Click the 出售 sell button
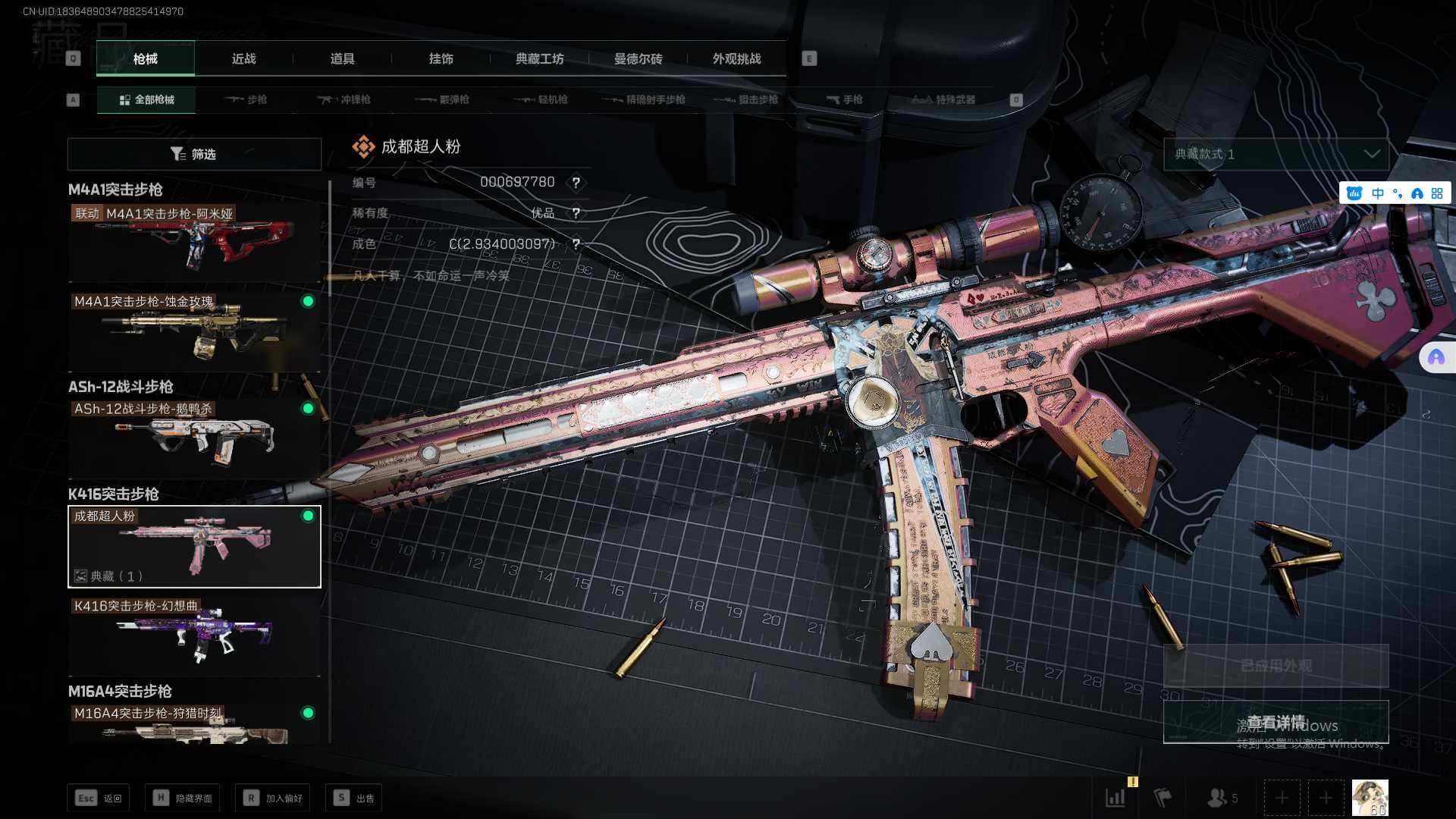The height and width of the screenshot is (819, 1456). (354, 798)
